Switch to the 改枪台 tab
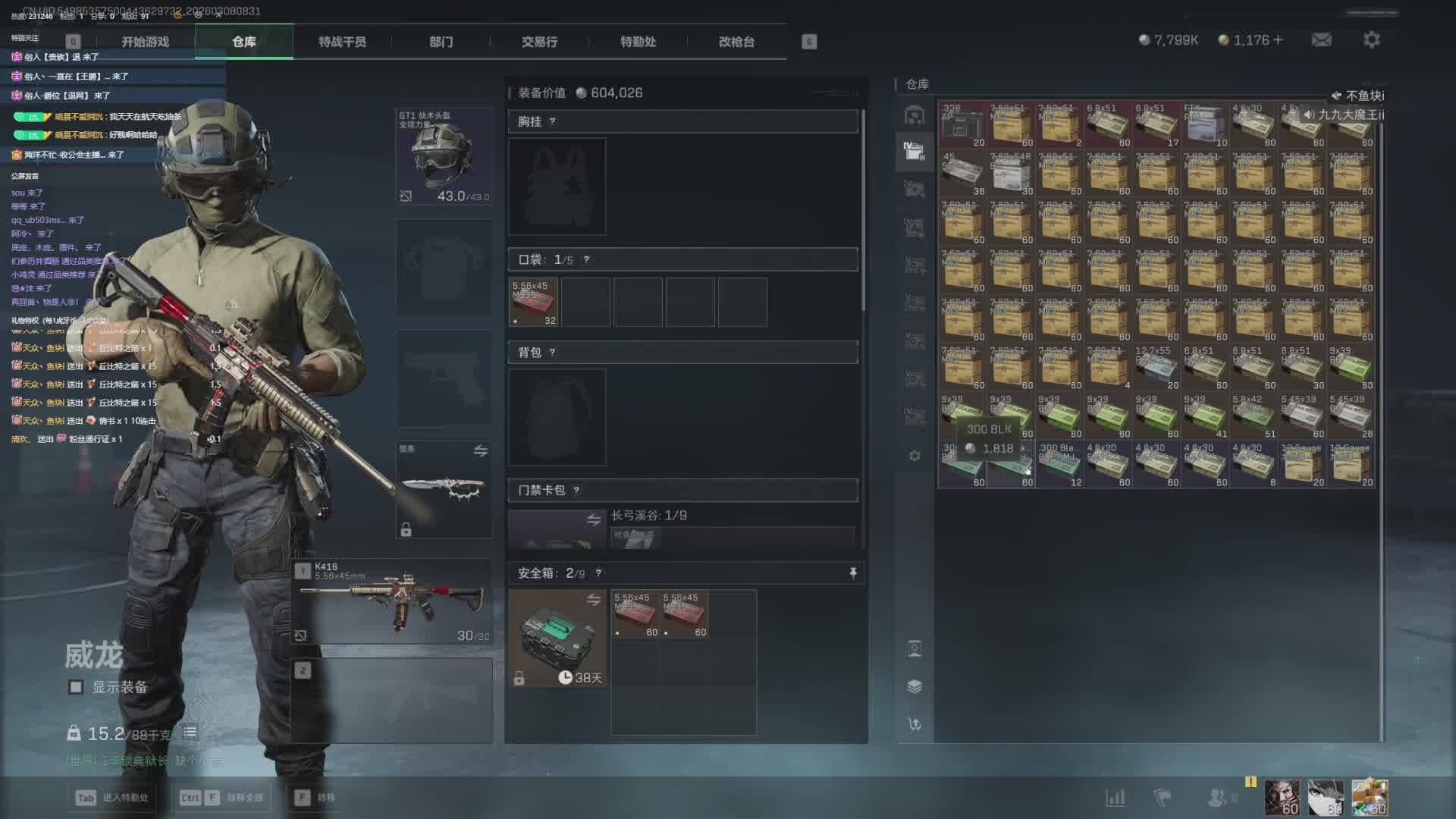Screen dimensions: 1456x819 point(736,42)
